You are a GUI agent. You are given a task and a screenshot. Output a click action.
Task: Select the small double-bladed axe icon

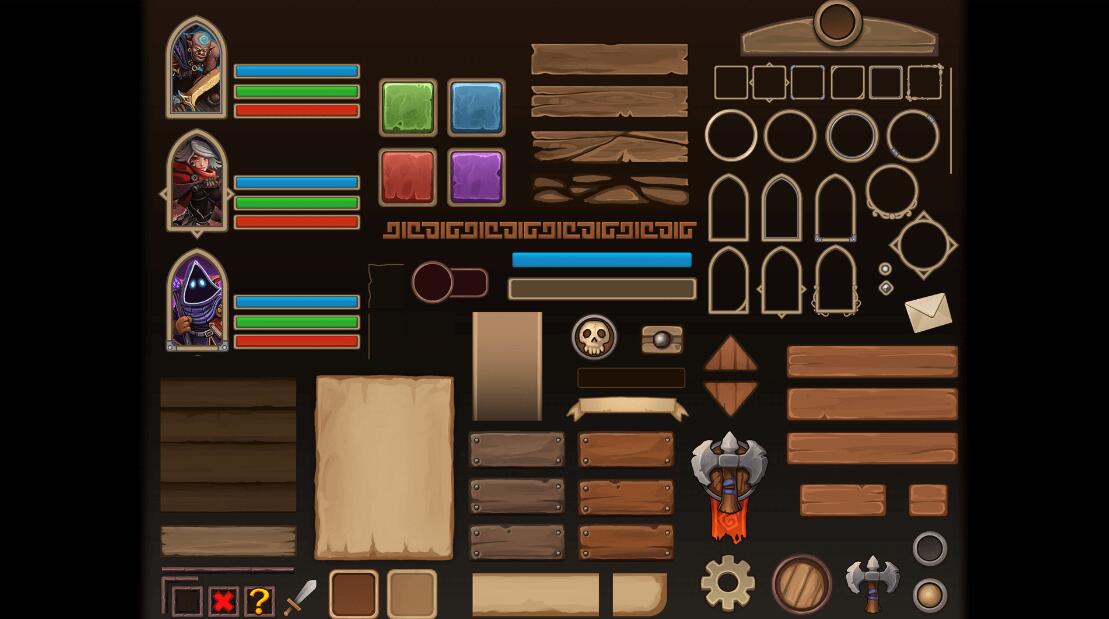tap(872, 582)
